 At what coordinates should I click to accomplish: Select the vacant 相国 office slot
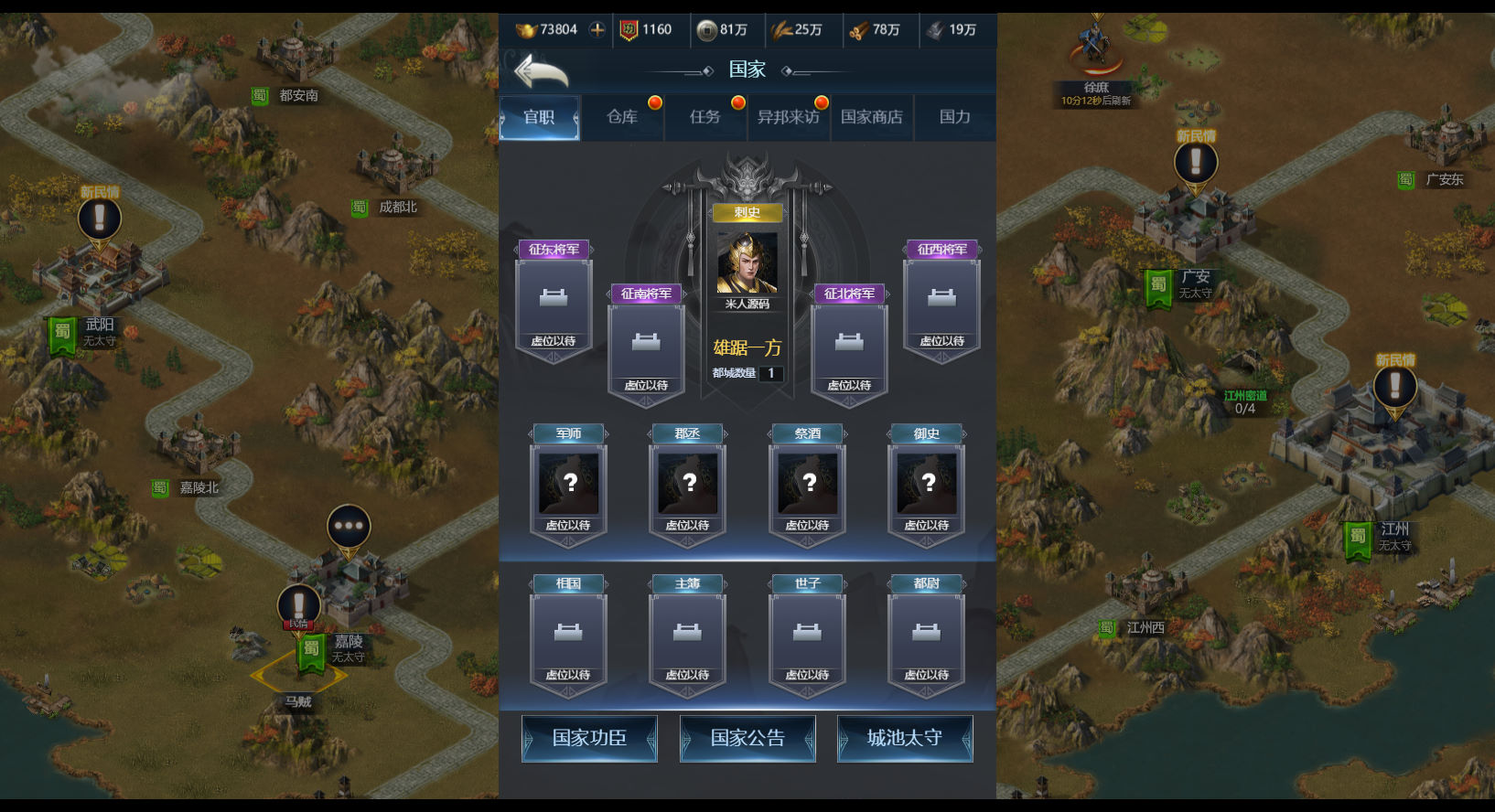click(x=568, y=635)
